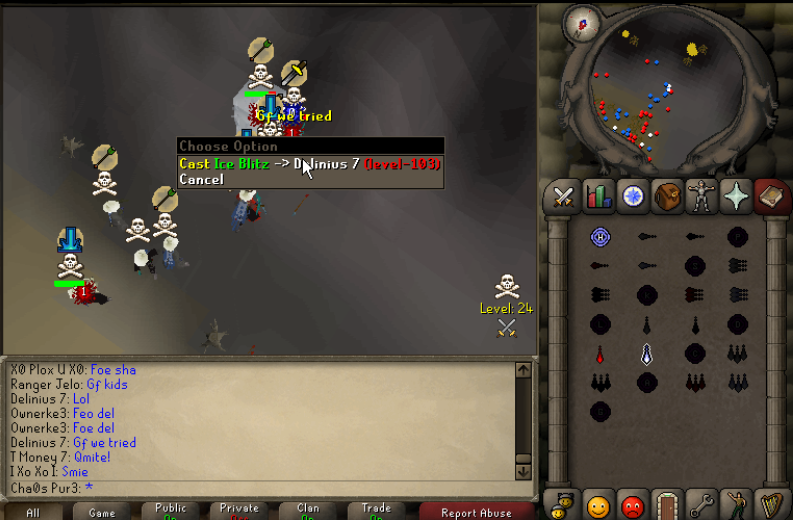Switch to the Stats bar-chart tab
793x520 pixels.
click(x=598, y=197)
